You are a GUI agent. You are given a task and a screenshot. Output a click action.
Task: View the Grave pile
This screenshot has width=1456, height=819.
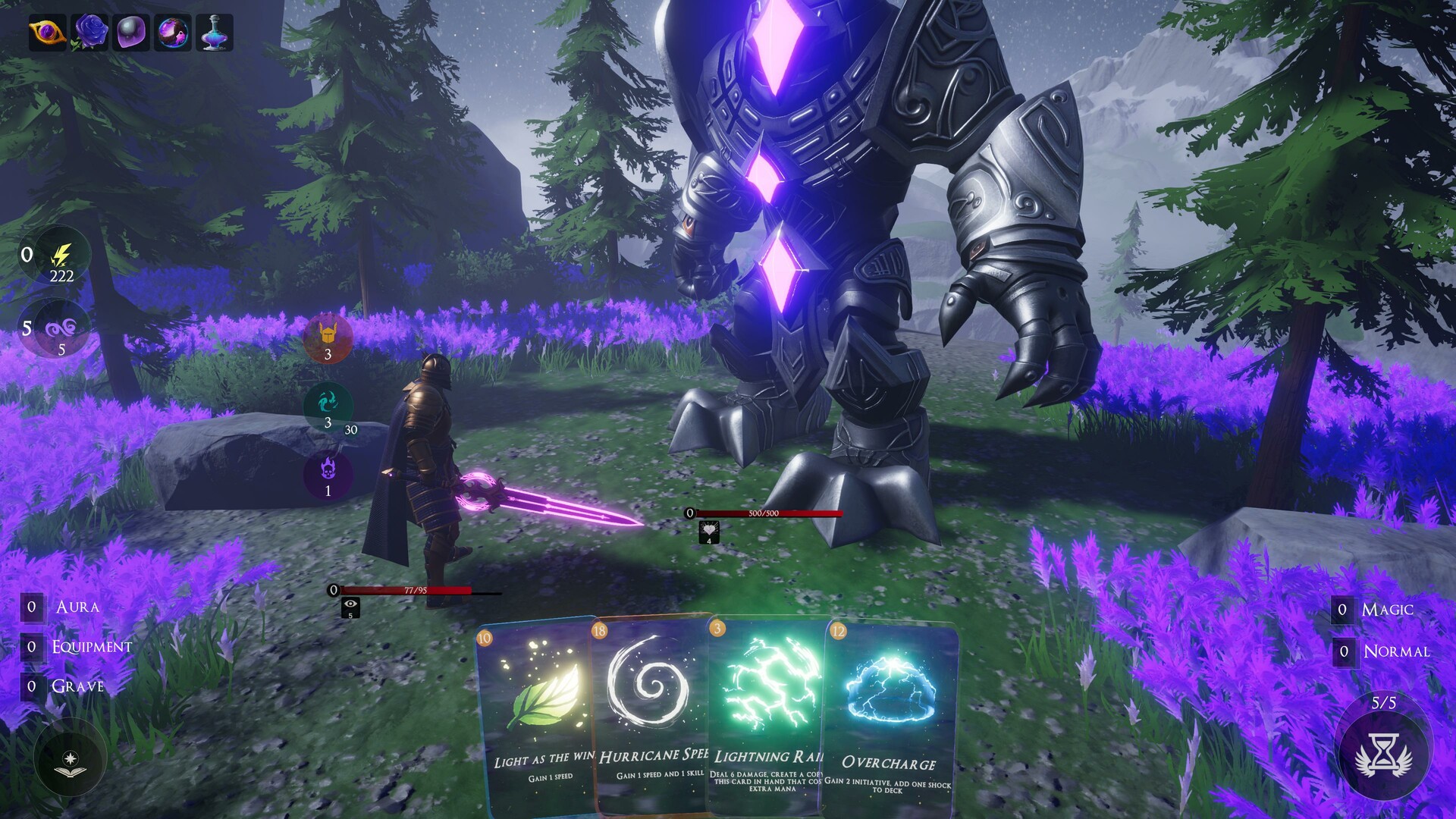point(76,686)
